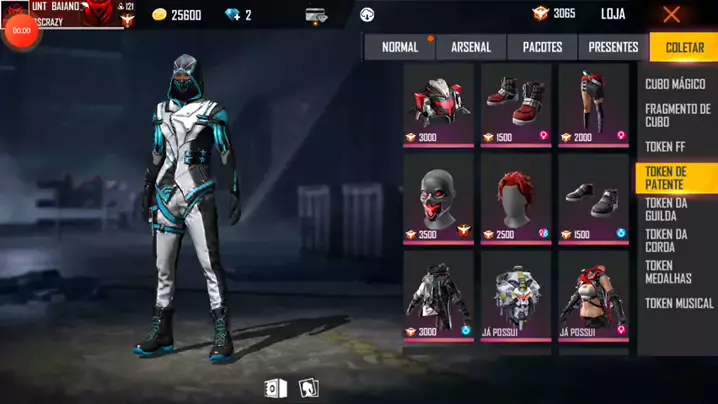Choose the Cubo Mágico category
This screenshot has height=404, width=718.
click(x=675, y=85)
